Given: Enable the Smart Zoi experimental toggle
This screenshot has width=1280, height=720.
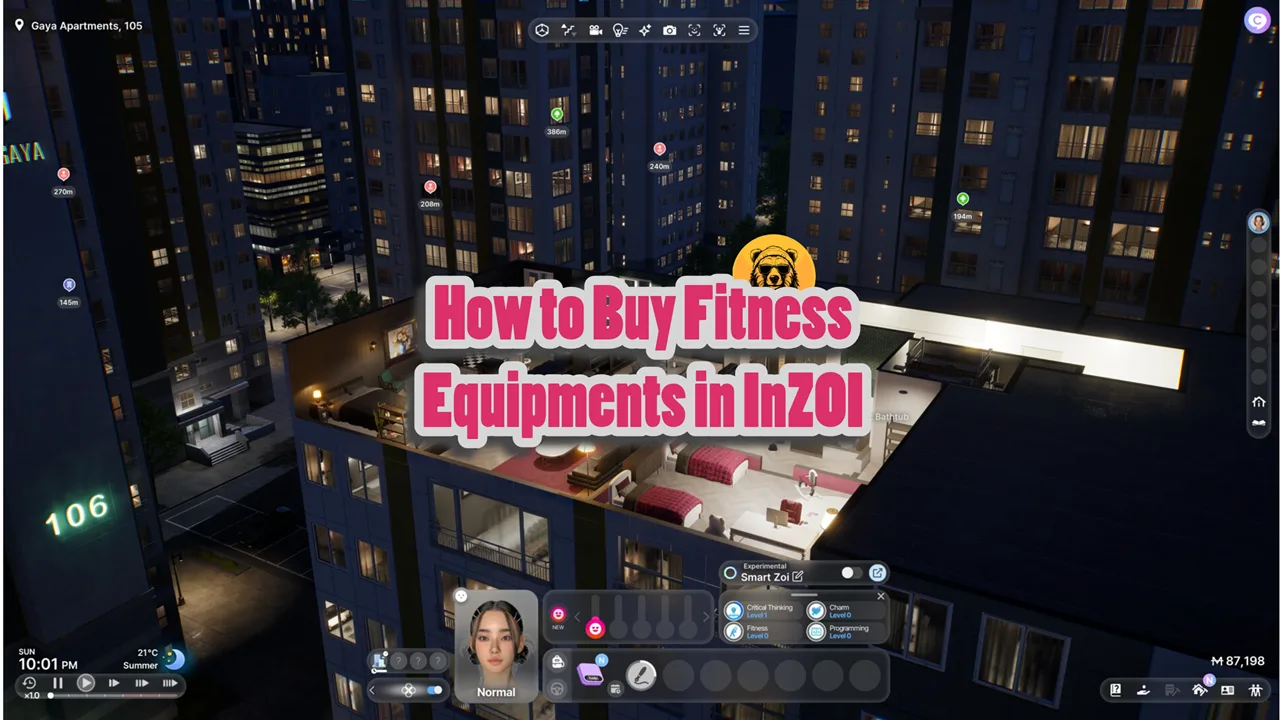Looking at the screenshot, I should tap(849, 573).
